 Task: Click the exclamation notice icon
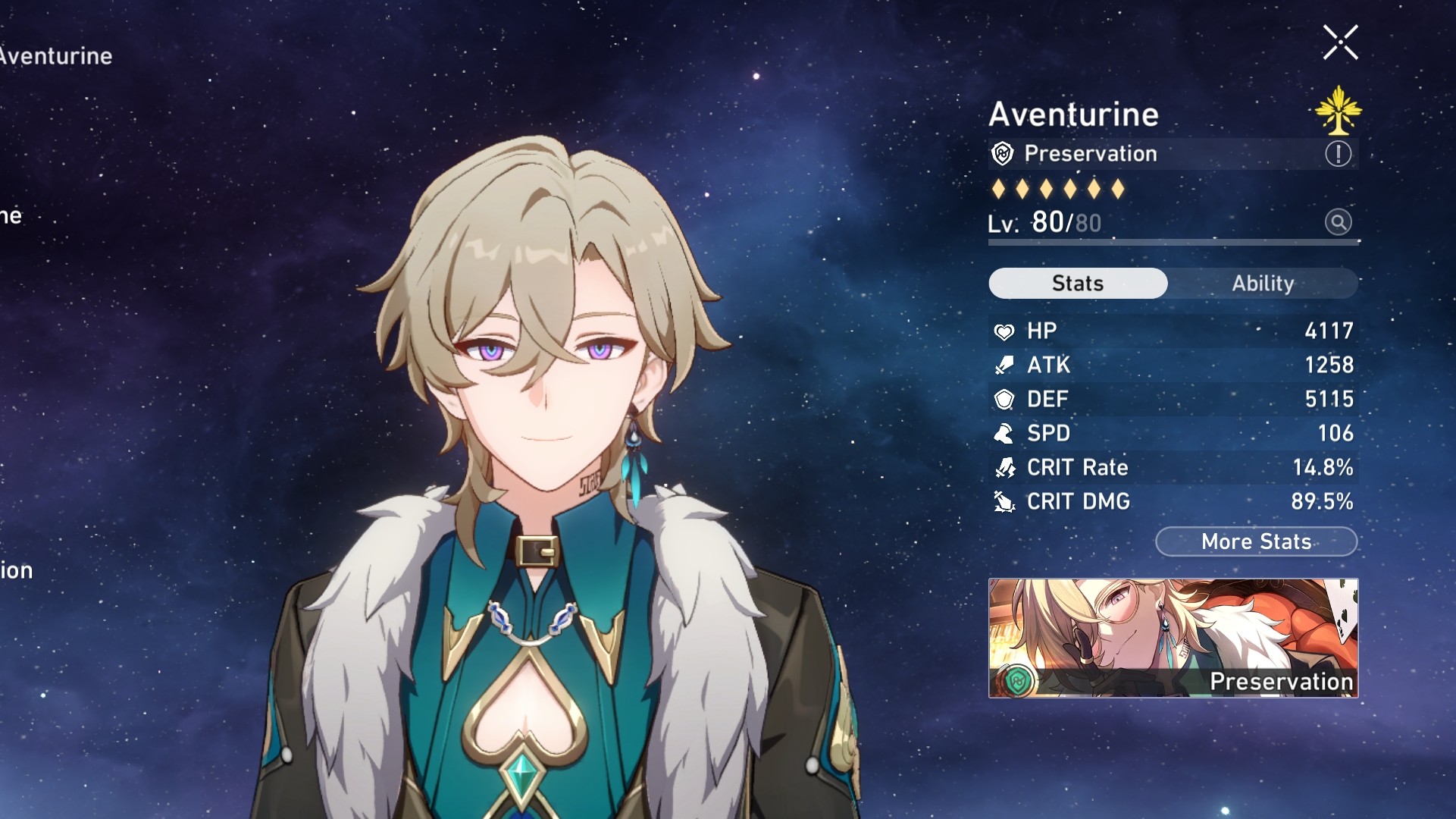(1339, 152)
